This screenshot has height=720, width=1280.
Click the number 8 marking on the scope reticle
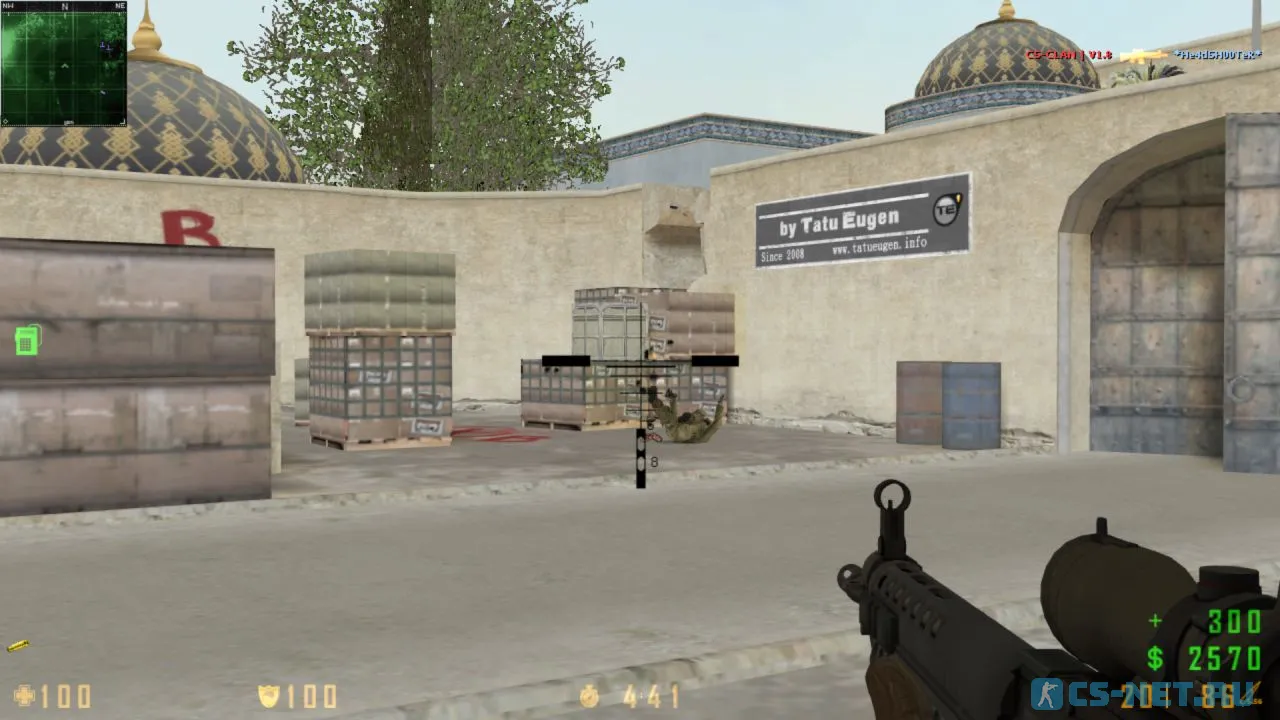[x=655, y=460]
